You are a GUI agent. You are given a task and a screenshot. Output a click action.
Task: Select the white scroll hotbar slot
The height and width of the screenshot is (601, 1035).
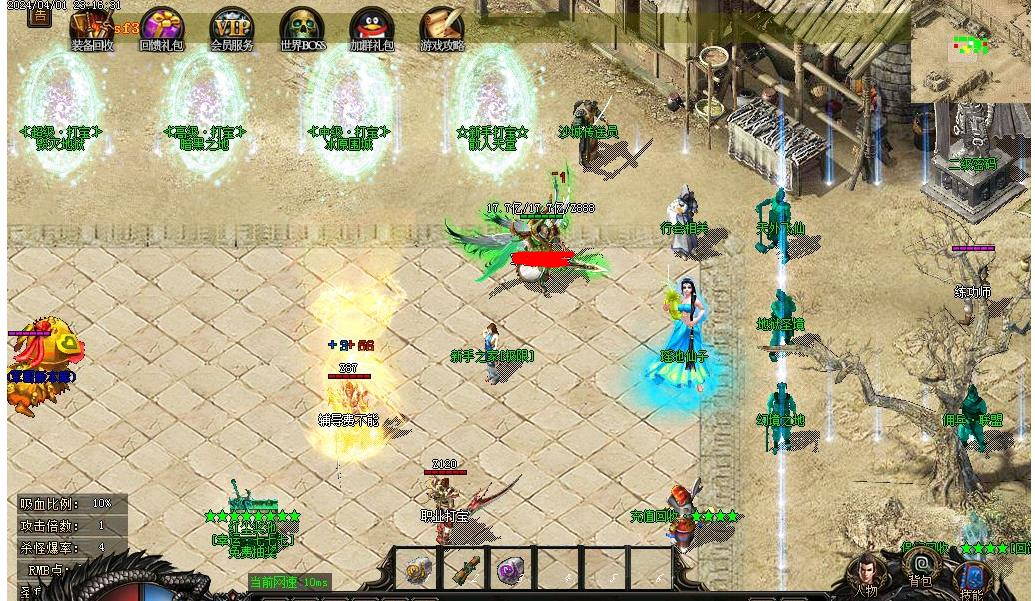click(415, 571)
